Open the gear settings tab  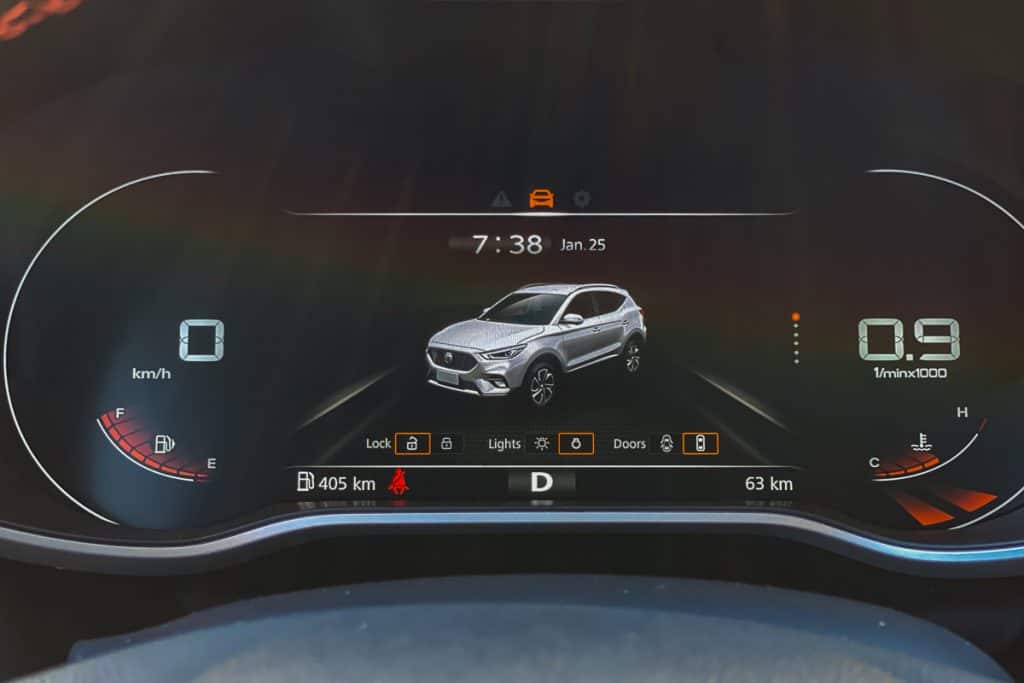pos(581,198)
